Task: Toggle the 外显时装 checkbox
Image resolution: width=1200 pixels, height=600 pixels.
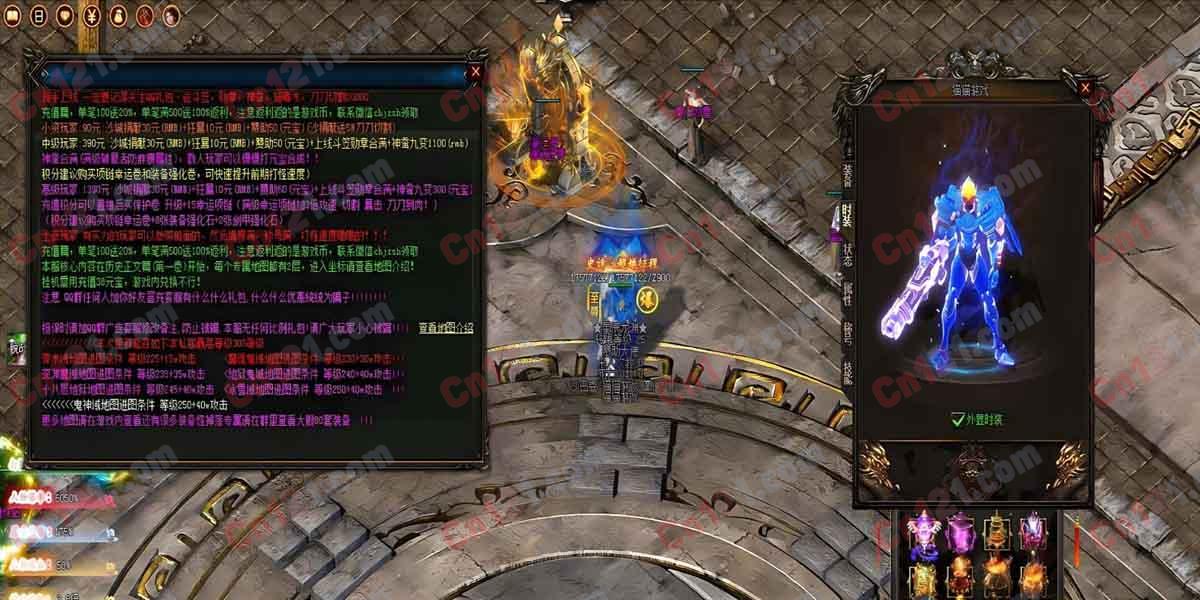Action: pyautogui.click(x=958, y=421)
